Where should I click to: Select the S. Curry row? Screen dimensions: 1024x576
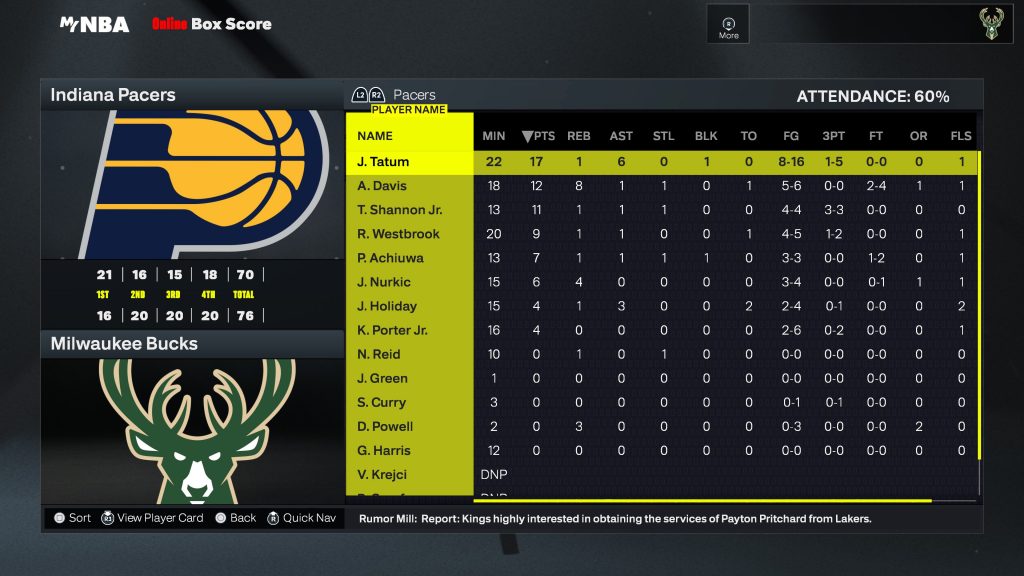point(381,402)
